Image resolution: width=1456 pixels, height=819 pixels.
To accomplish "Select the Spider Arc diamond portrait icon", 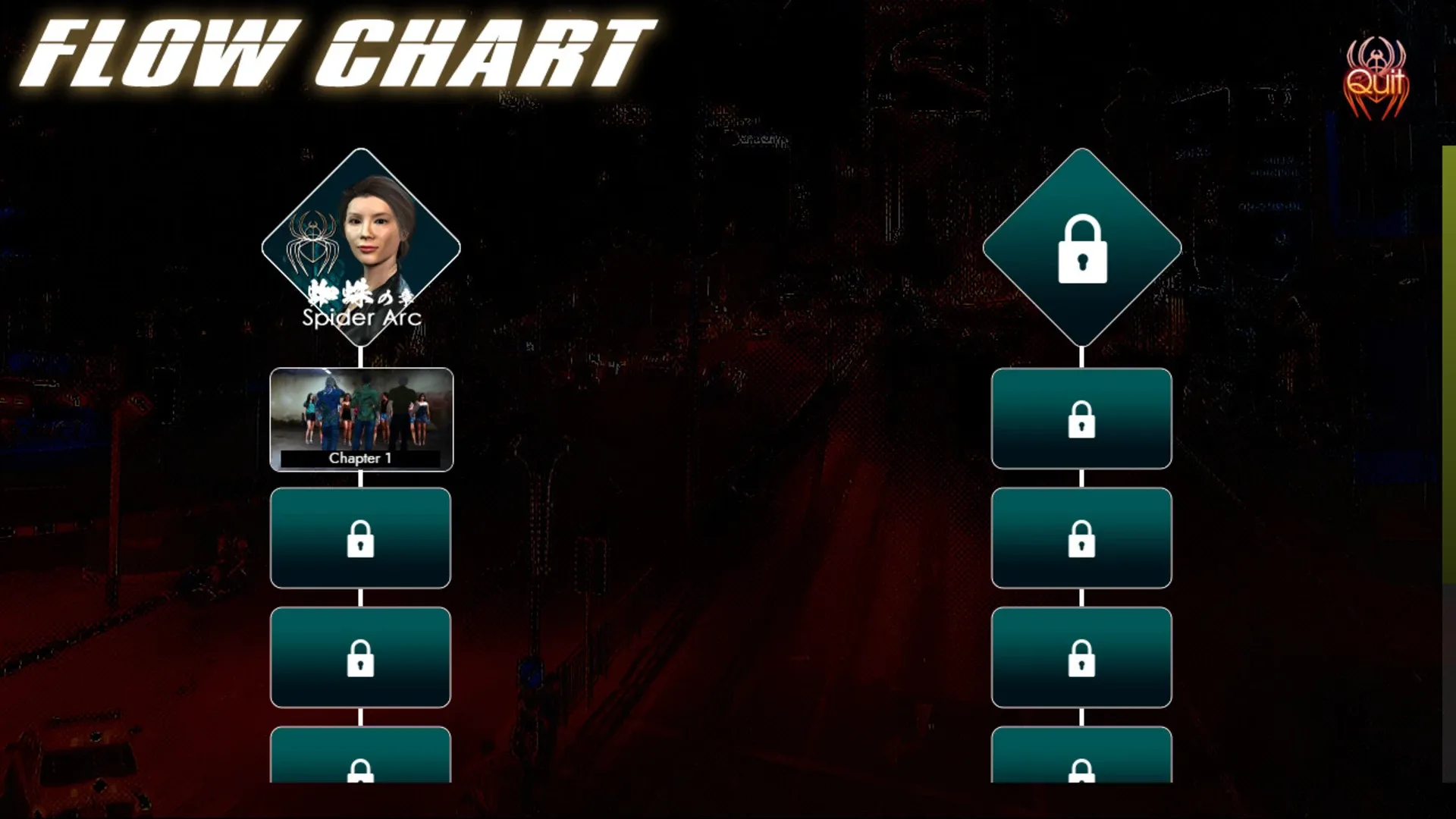I will coord(362,243).
